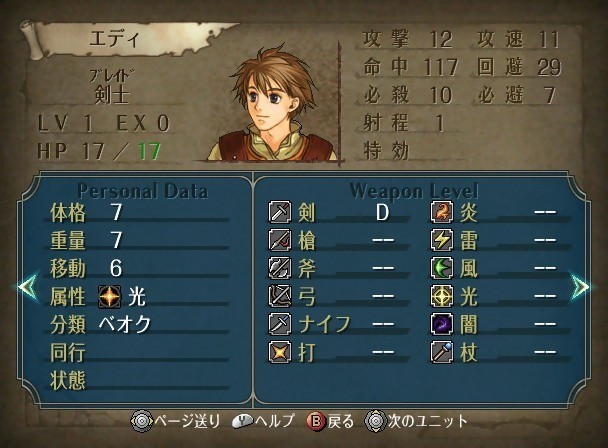Click the right page arrow
This screenshot has width=608, height=448.
point(581,288)
